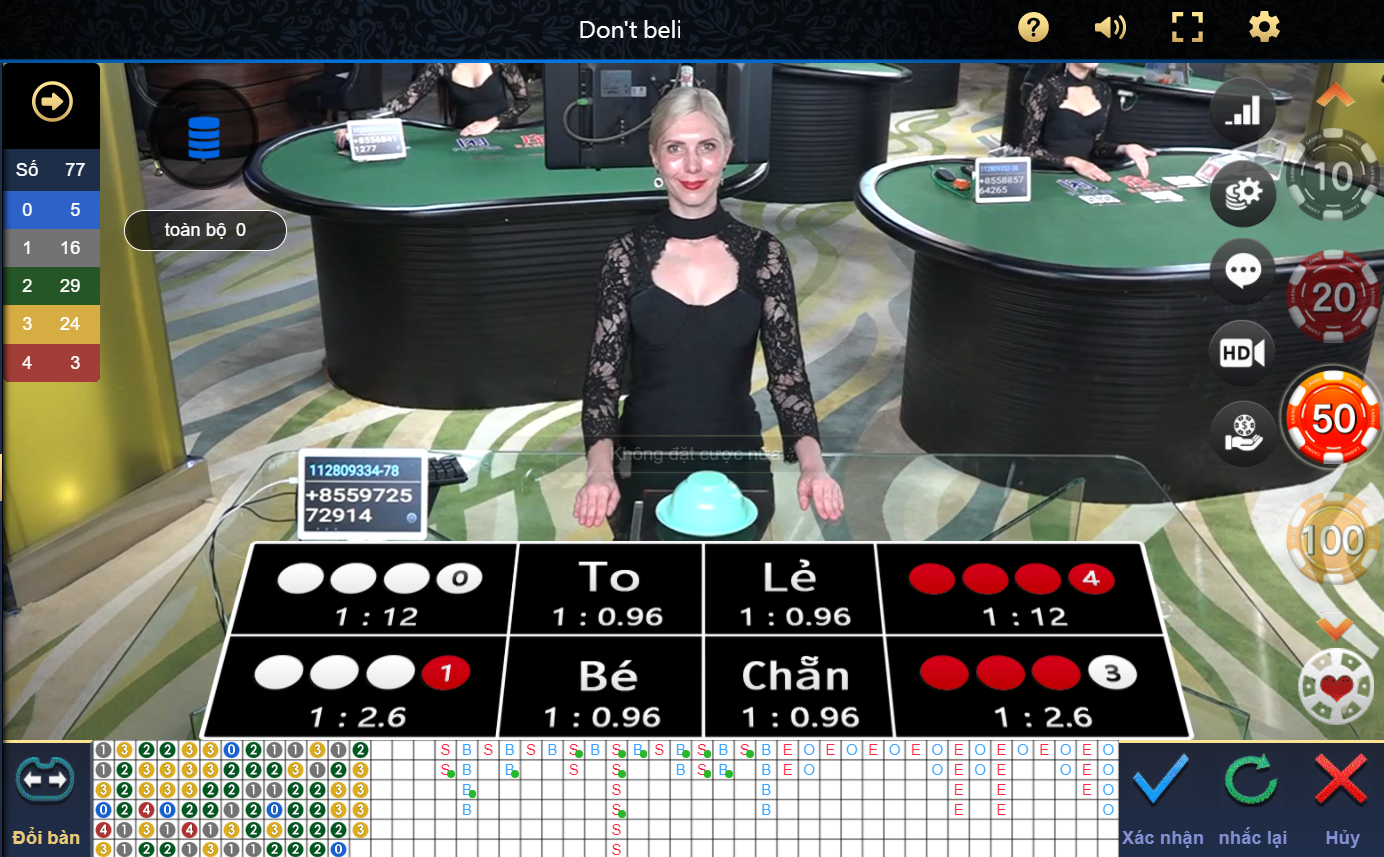
Task: Pick the 100 chip
Action: point(1333,540)
